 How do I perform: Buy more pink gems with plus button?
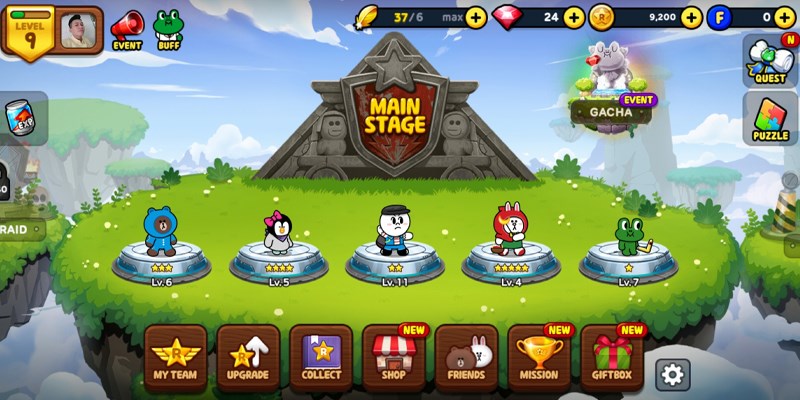coord(574,17)
